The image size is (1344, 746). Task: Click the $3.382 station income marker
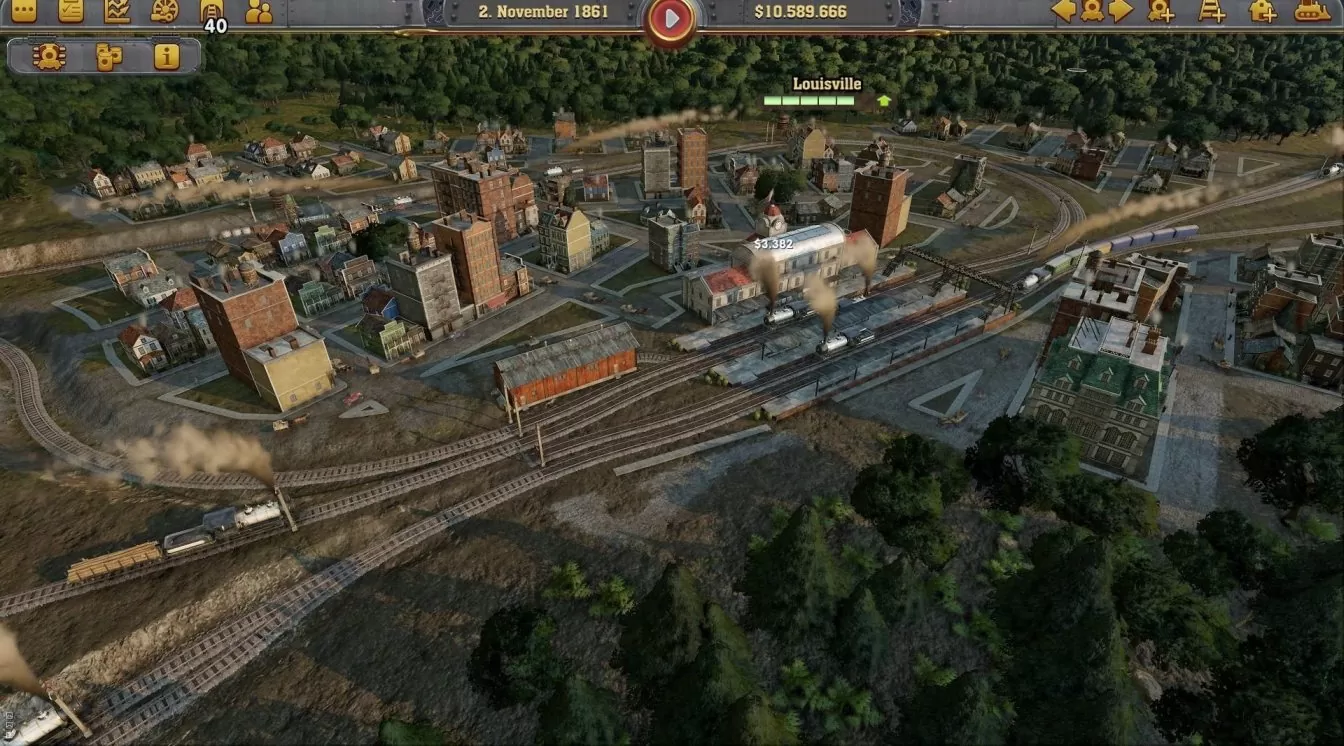pyautogui.click(x=773, y=243)
